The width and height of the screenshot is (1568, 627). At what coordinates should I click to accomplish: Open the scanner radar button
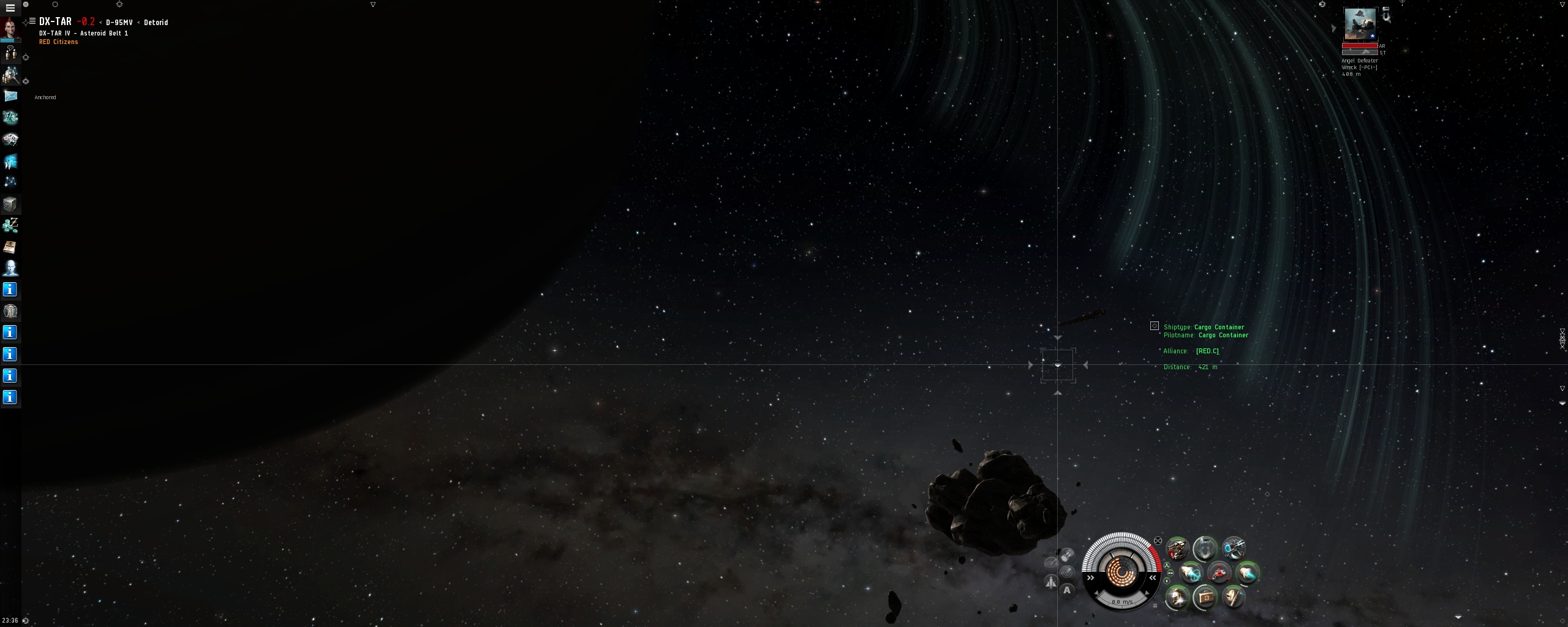coord(1067,572)
